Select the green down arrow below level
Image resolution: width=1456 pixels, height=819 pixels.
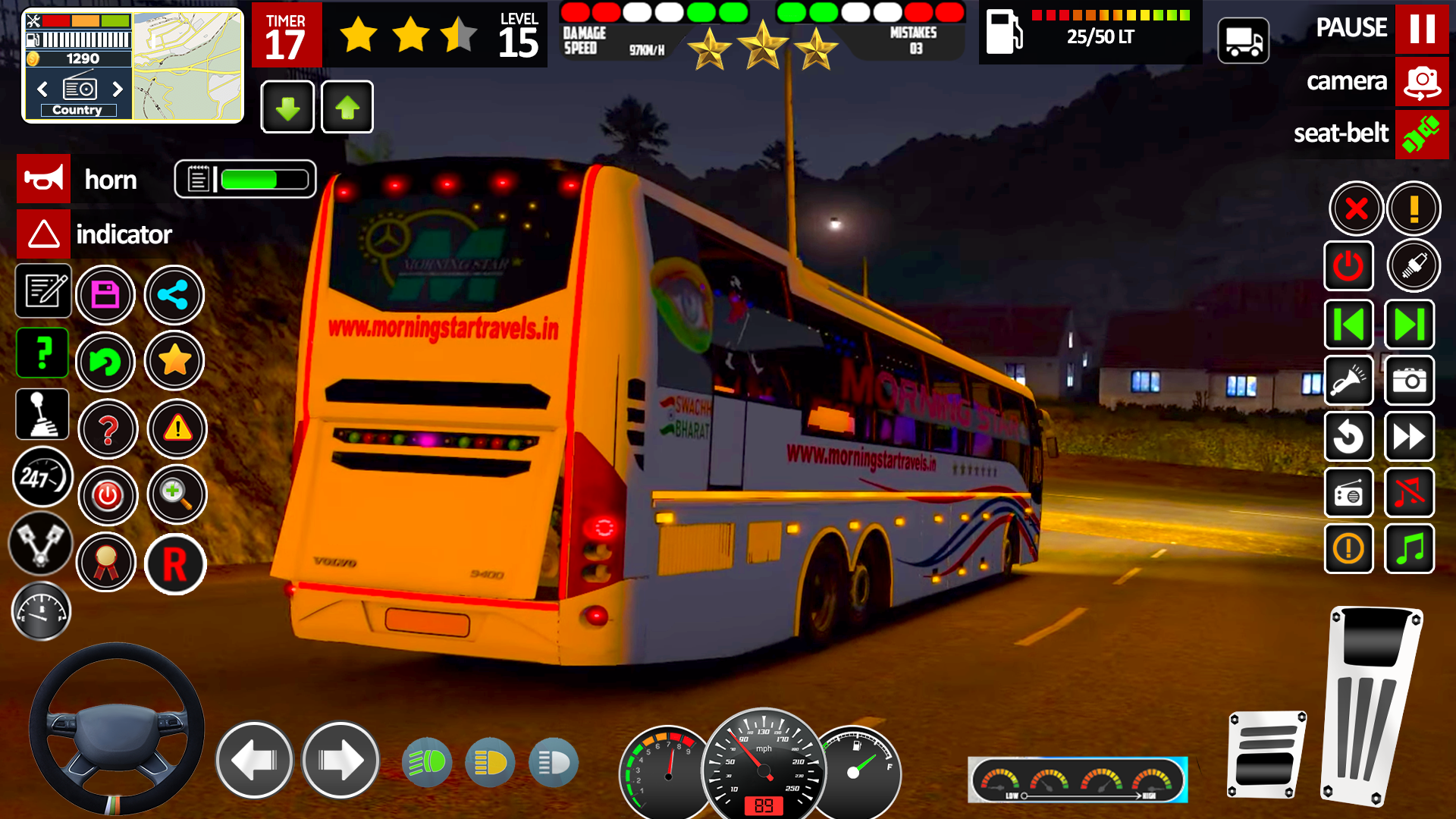coord(287,107)
